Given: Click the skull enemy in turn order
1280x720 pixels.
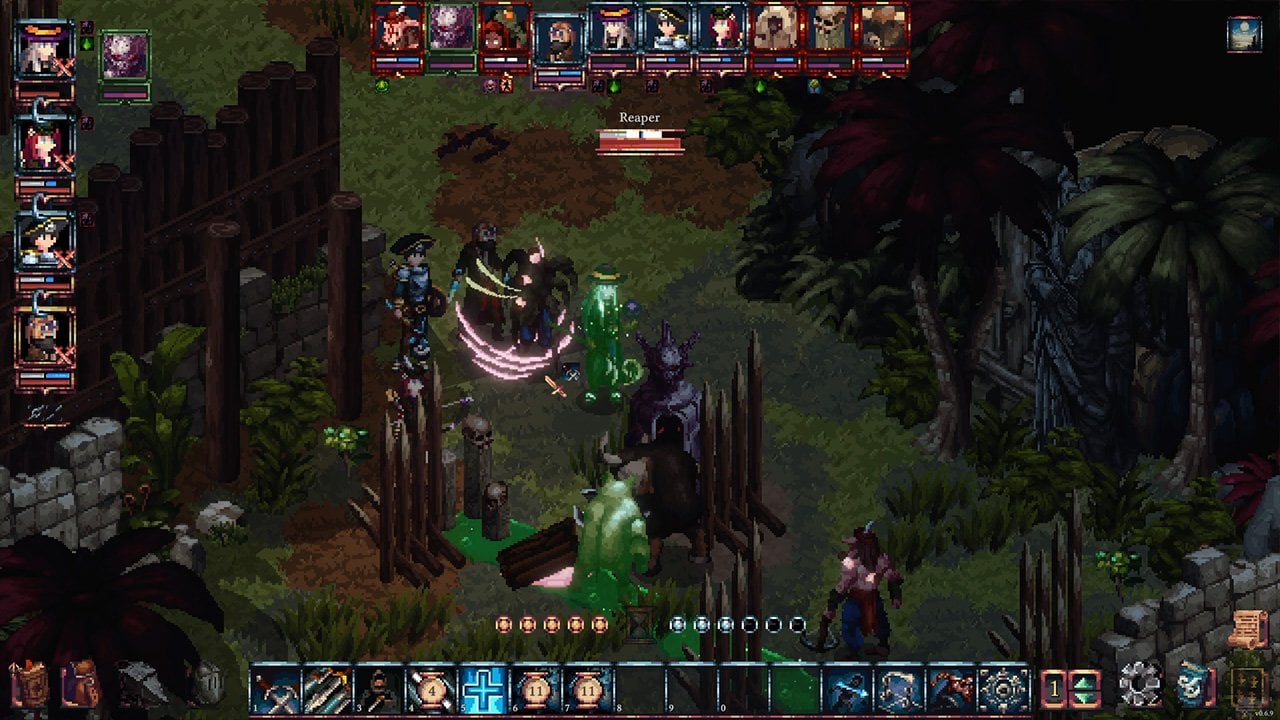Looking at the screenshot, I should point(830,30).
